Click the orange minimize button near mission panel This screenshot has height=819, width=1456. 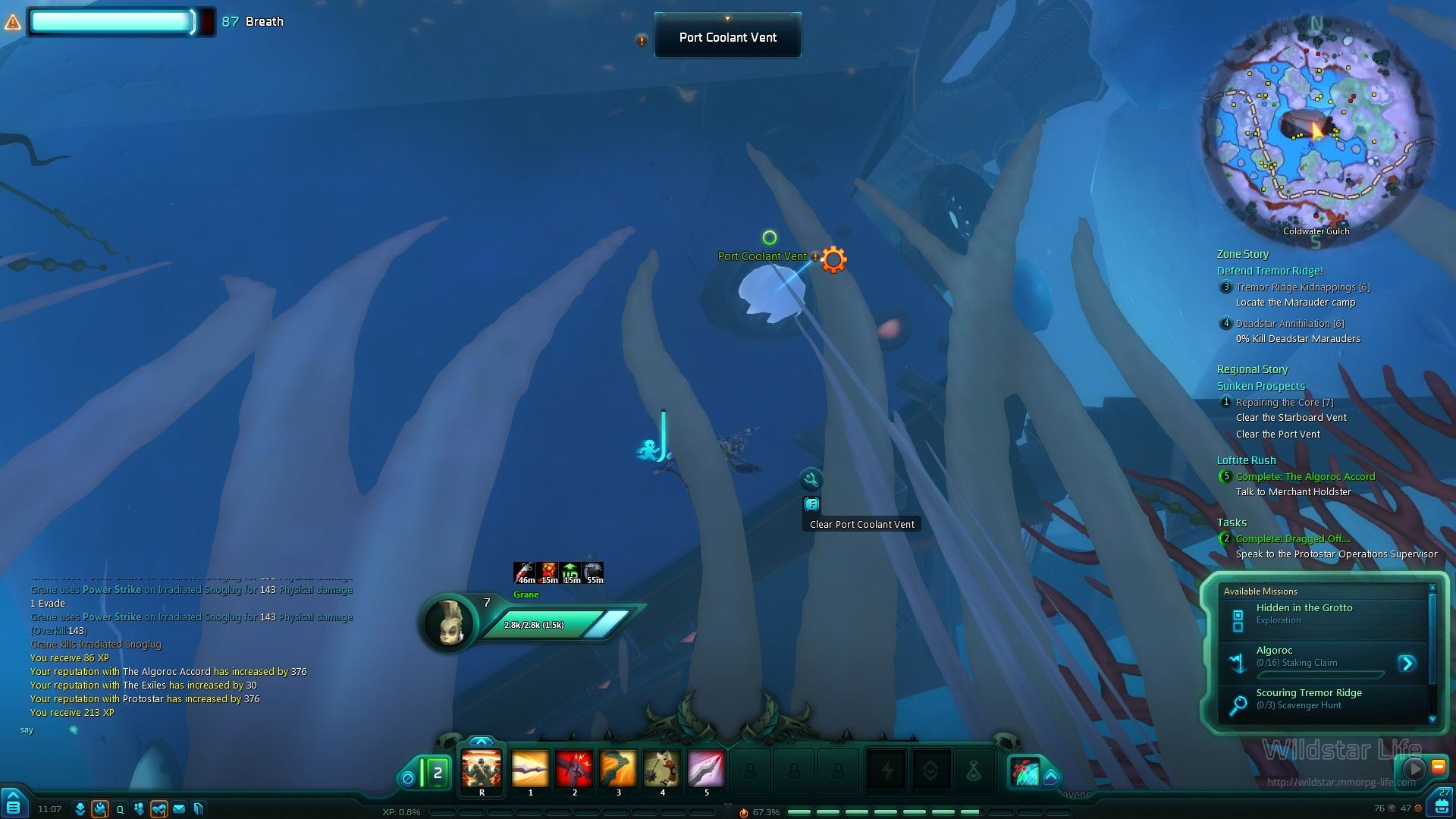pyautogui.click(x=1438, y=767)
